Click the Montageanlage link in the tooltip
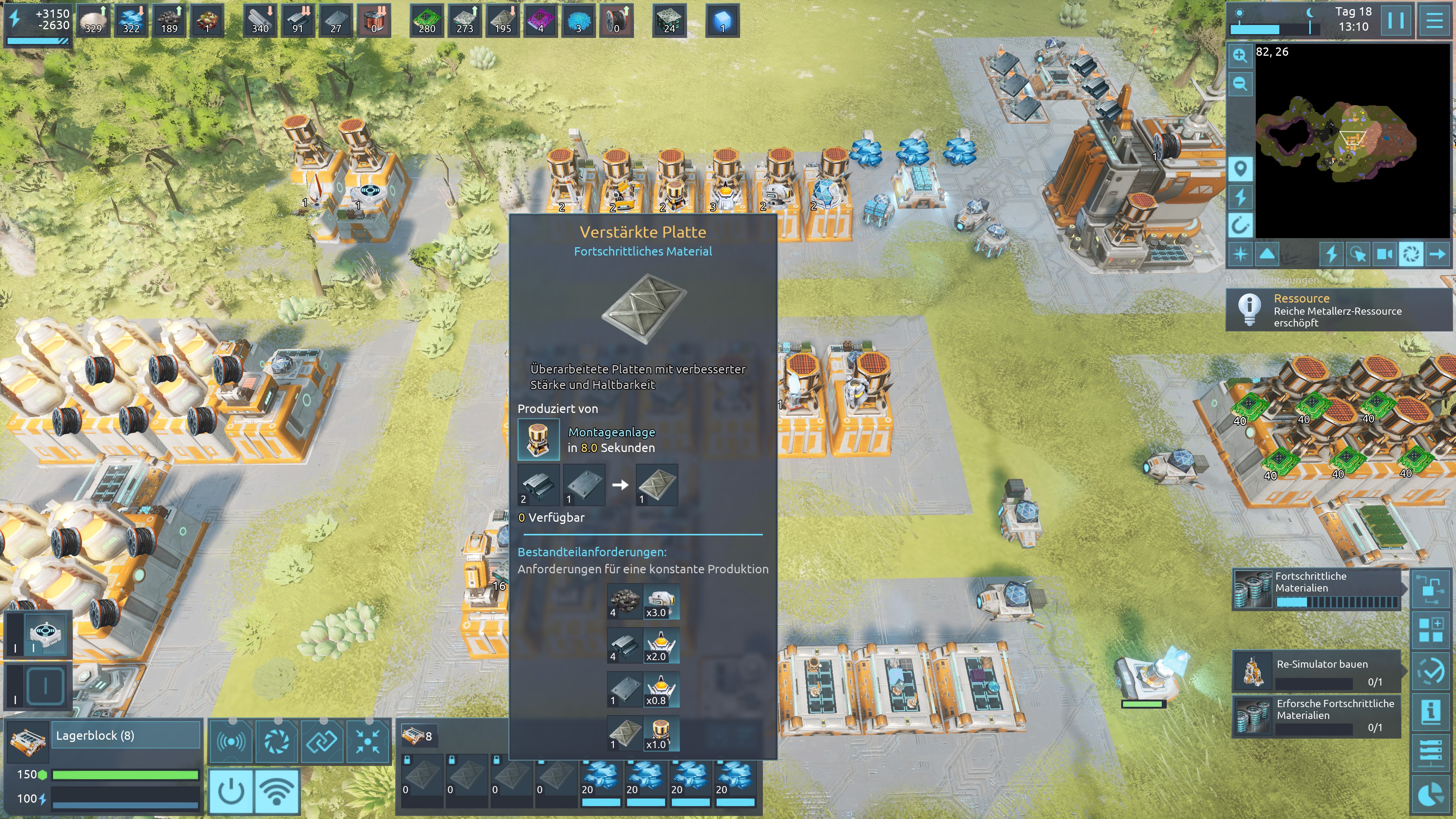The height and width of the screenshot is (819, 1456). coord(612,432)
